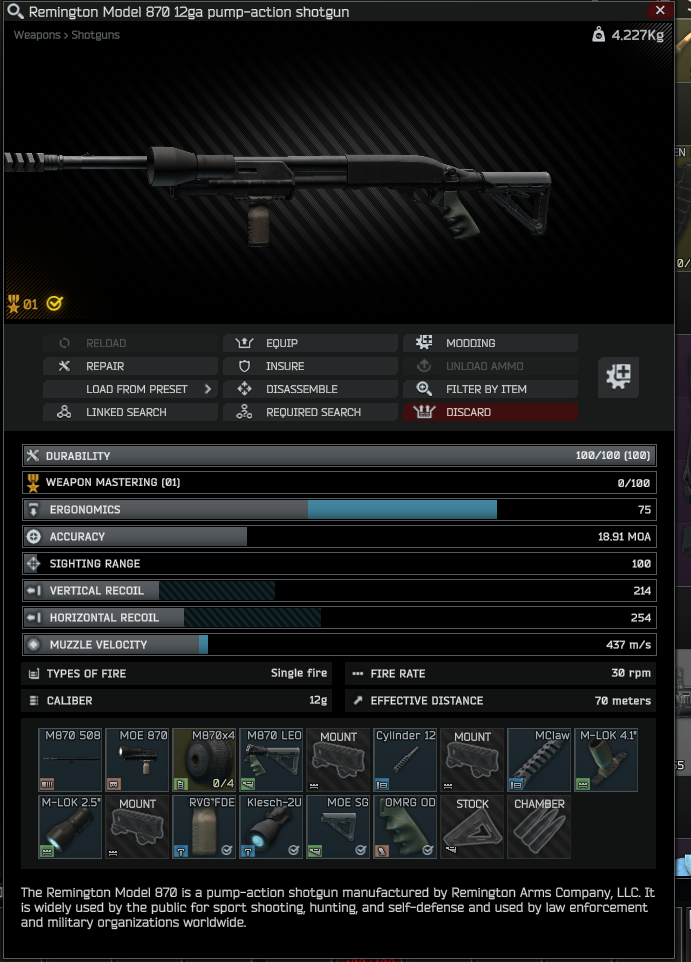Open the Modding screen
The image size is (691, 962).
[490, 343]
